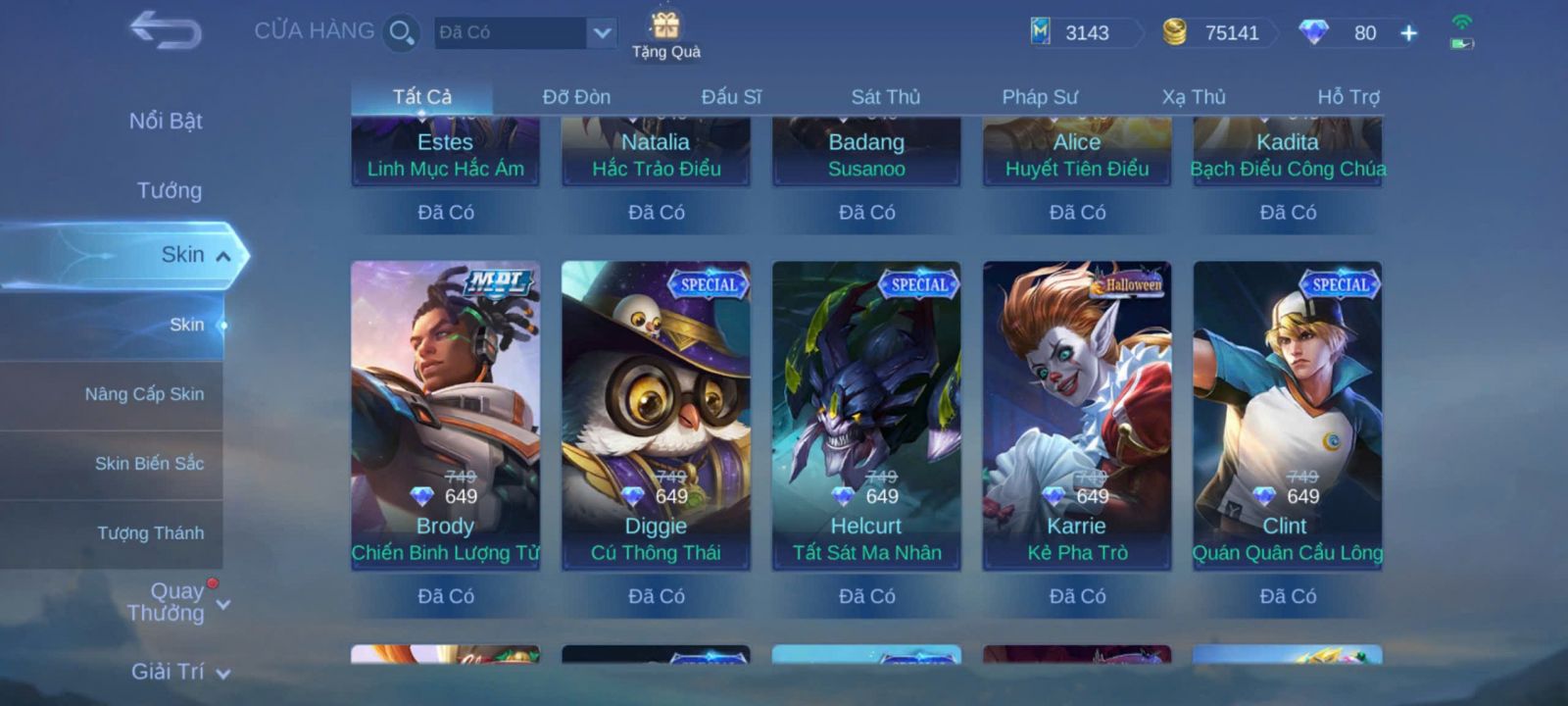Image resolution: width=1568 pixels, height=706 pixels.
Task: Open the Tướng shop section
Action: pyautogui.click(x=169, y=190)
